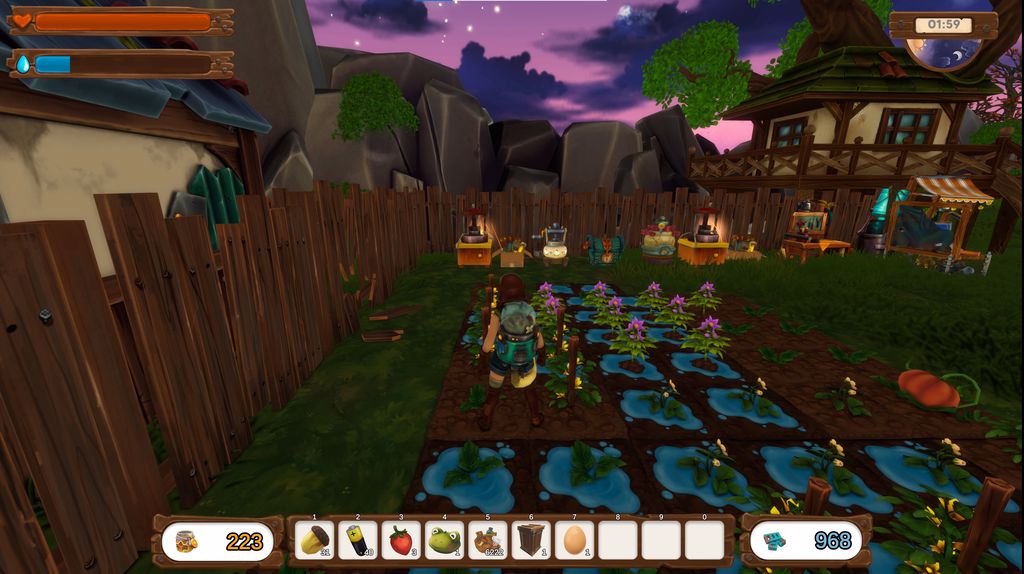Select the battery item in the hotbar
Screen dimensions: 1024x574
coord(358,541)
